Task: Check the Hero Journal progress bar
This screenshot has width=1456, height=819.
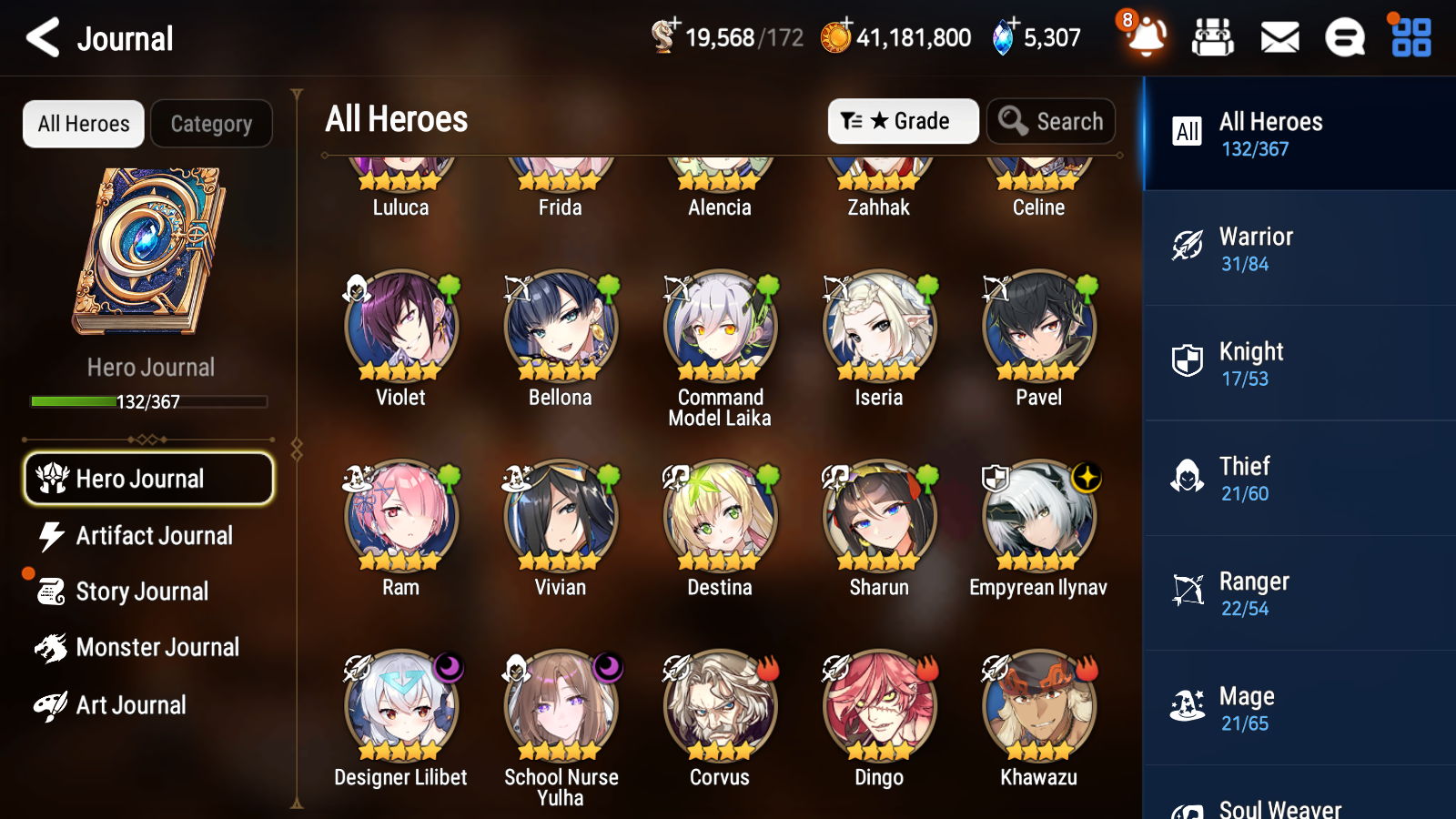Action: pyautogui.click(x=148, y=400)
